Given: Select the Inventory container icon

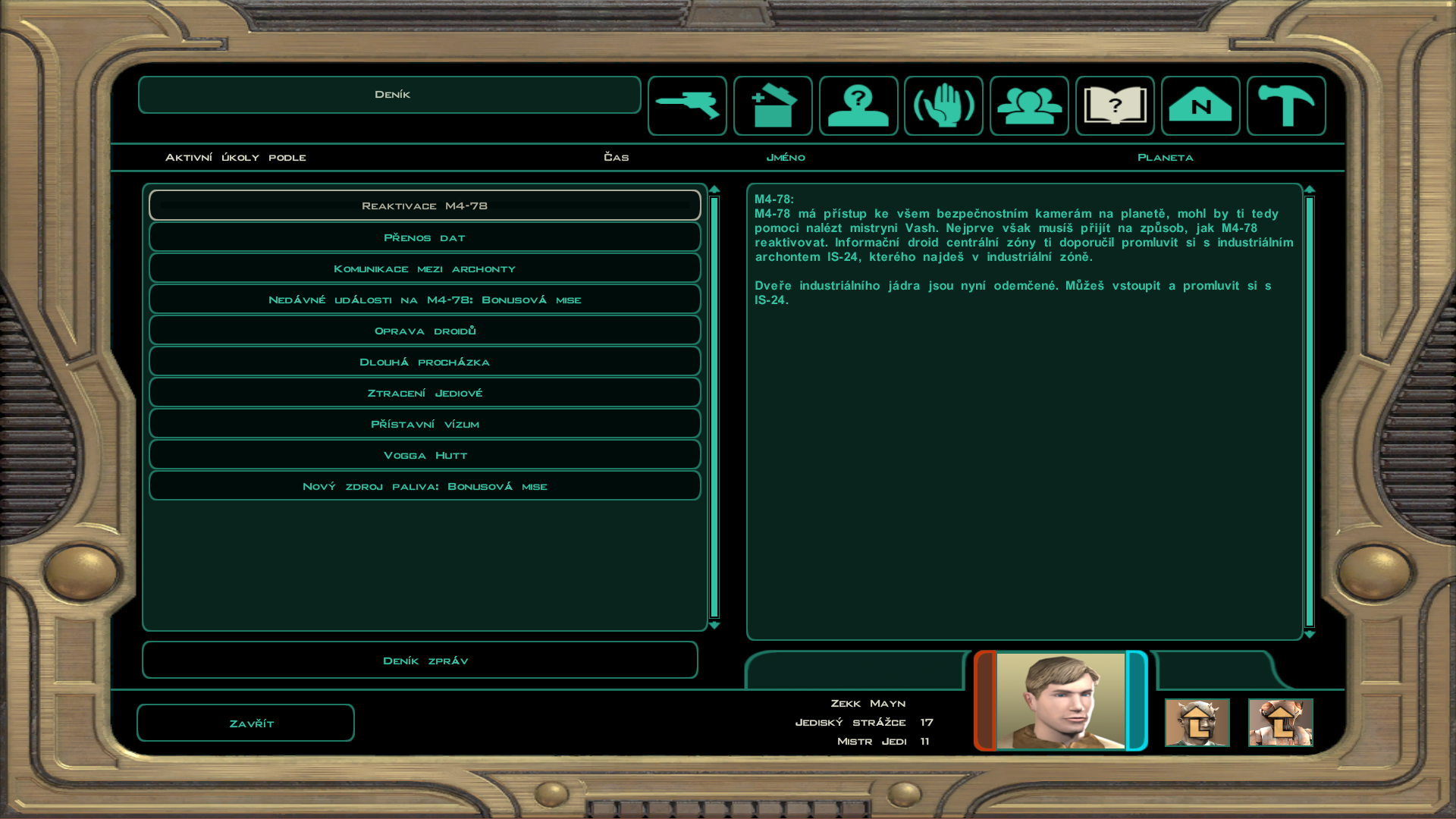Looking at the screenshot, I should click(x=772, y=105).
